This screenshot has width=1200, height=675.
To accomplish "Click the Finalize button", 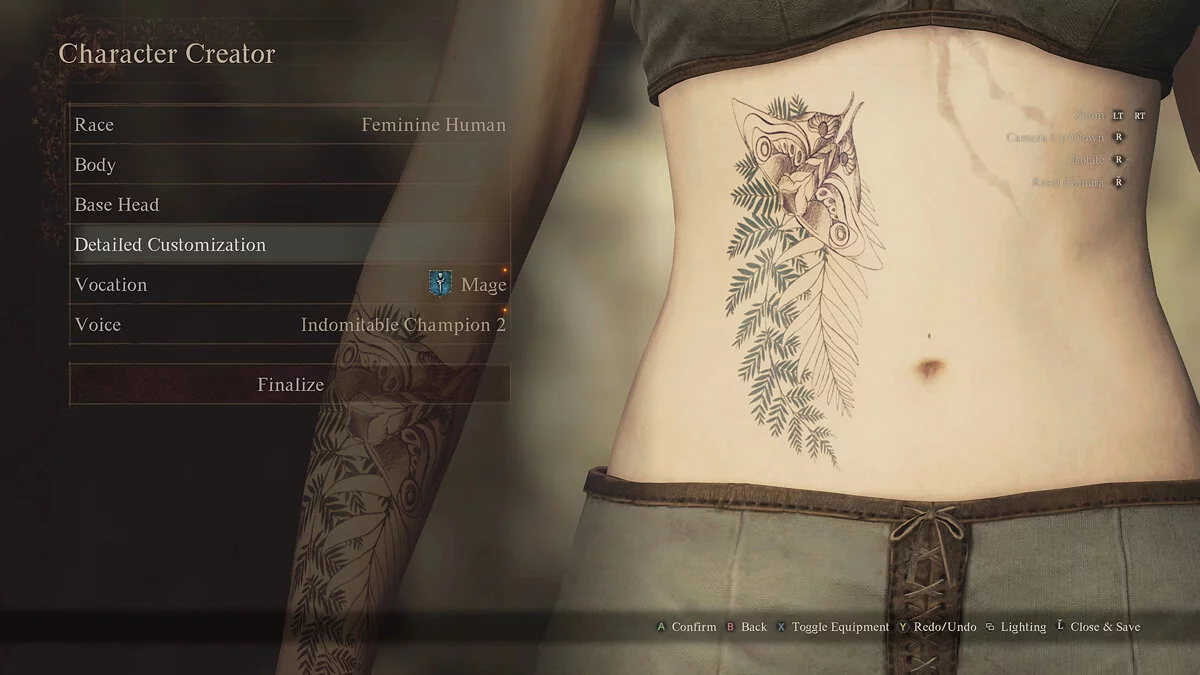I will point(289,385).
